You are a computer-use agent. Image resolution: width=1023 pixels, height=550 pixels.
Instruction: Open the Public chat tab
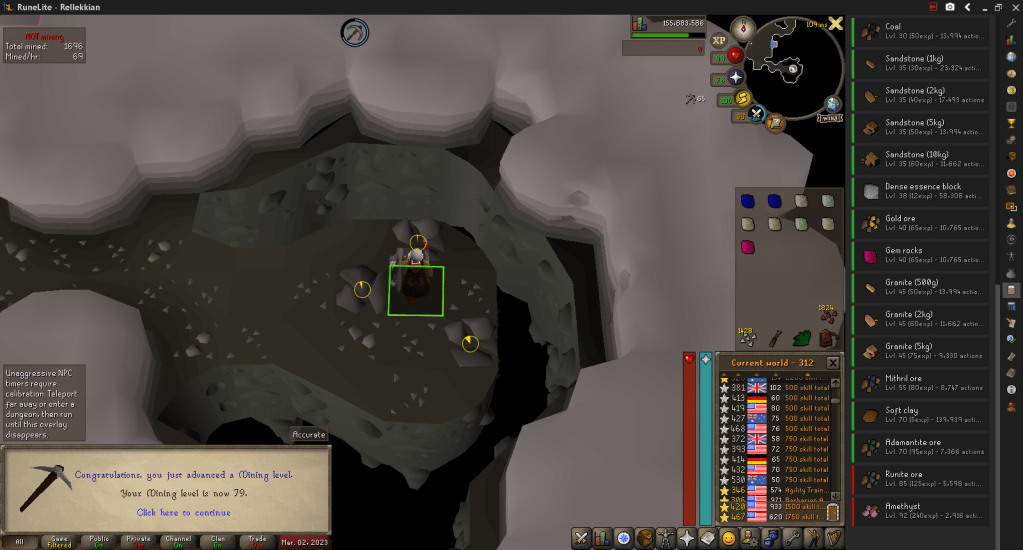(98, 541)
